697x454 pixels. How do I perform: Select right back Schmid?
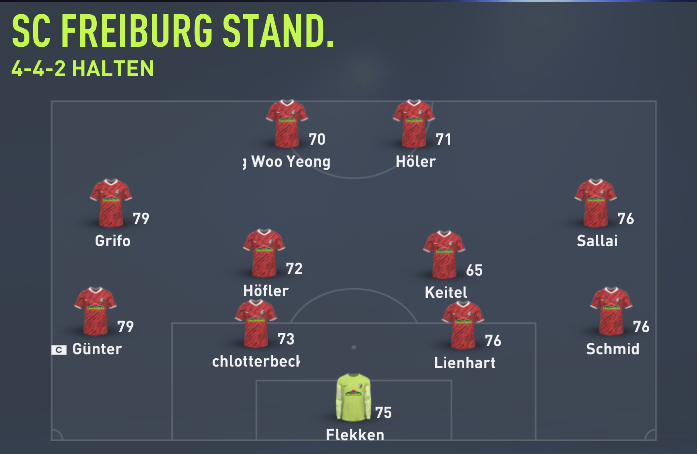610,312
